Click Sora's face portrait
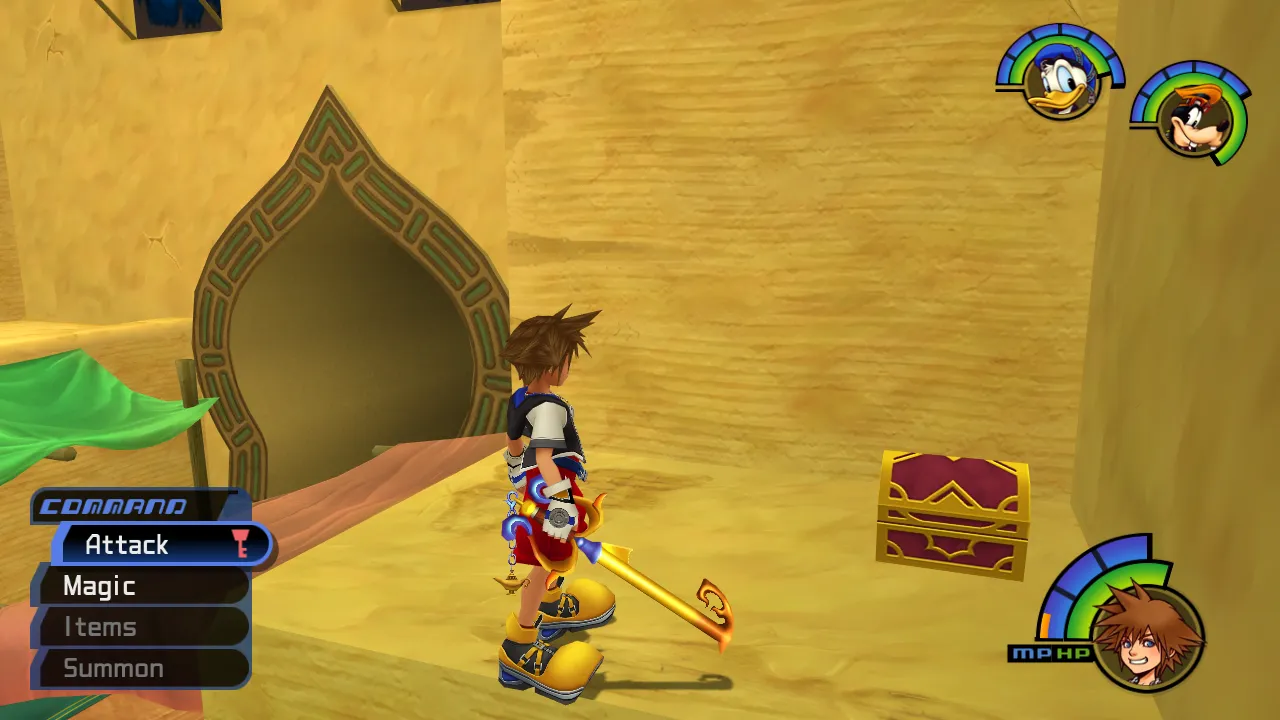The height and width of the screenshot is (720, 1280). [1145, 637]
